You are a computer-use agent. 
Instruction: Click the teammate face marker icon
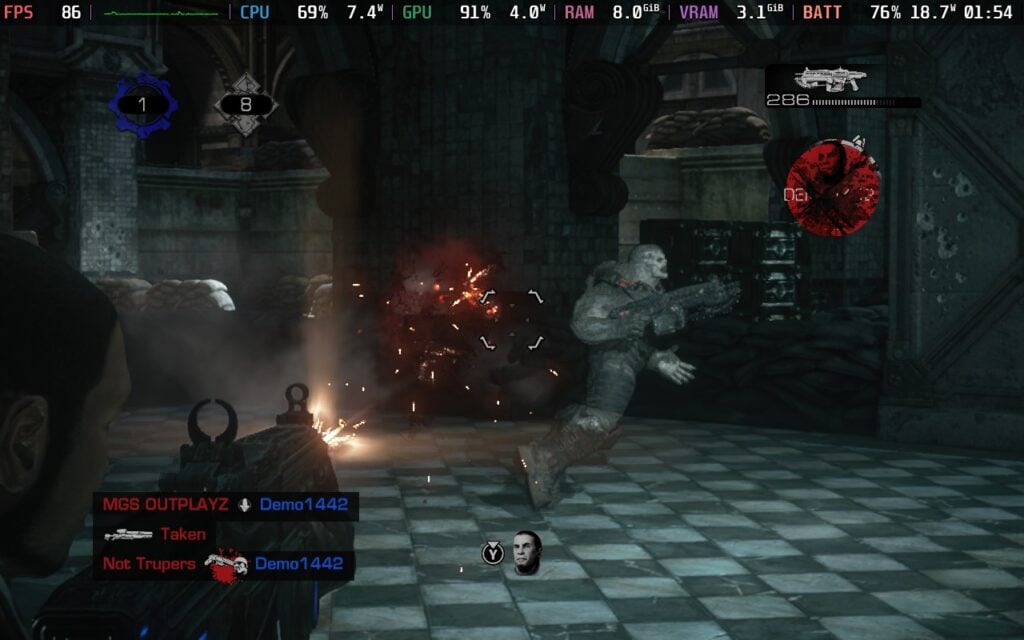527,553
